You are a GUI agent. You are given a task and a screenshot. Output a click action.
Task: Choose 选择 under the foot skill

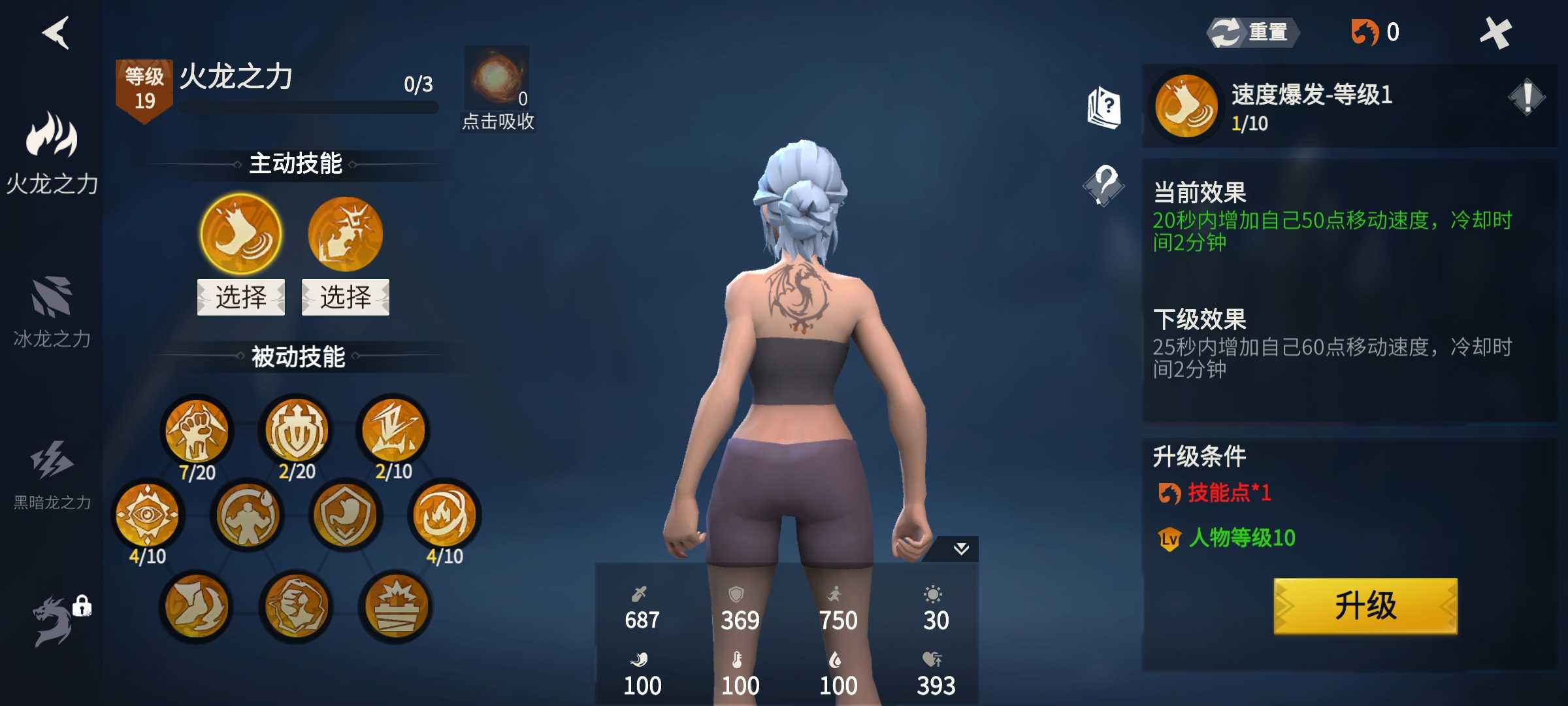(x=241, y=297)
